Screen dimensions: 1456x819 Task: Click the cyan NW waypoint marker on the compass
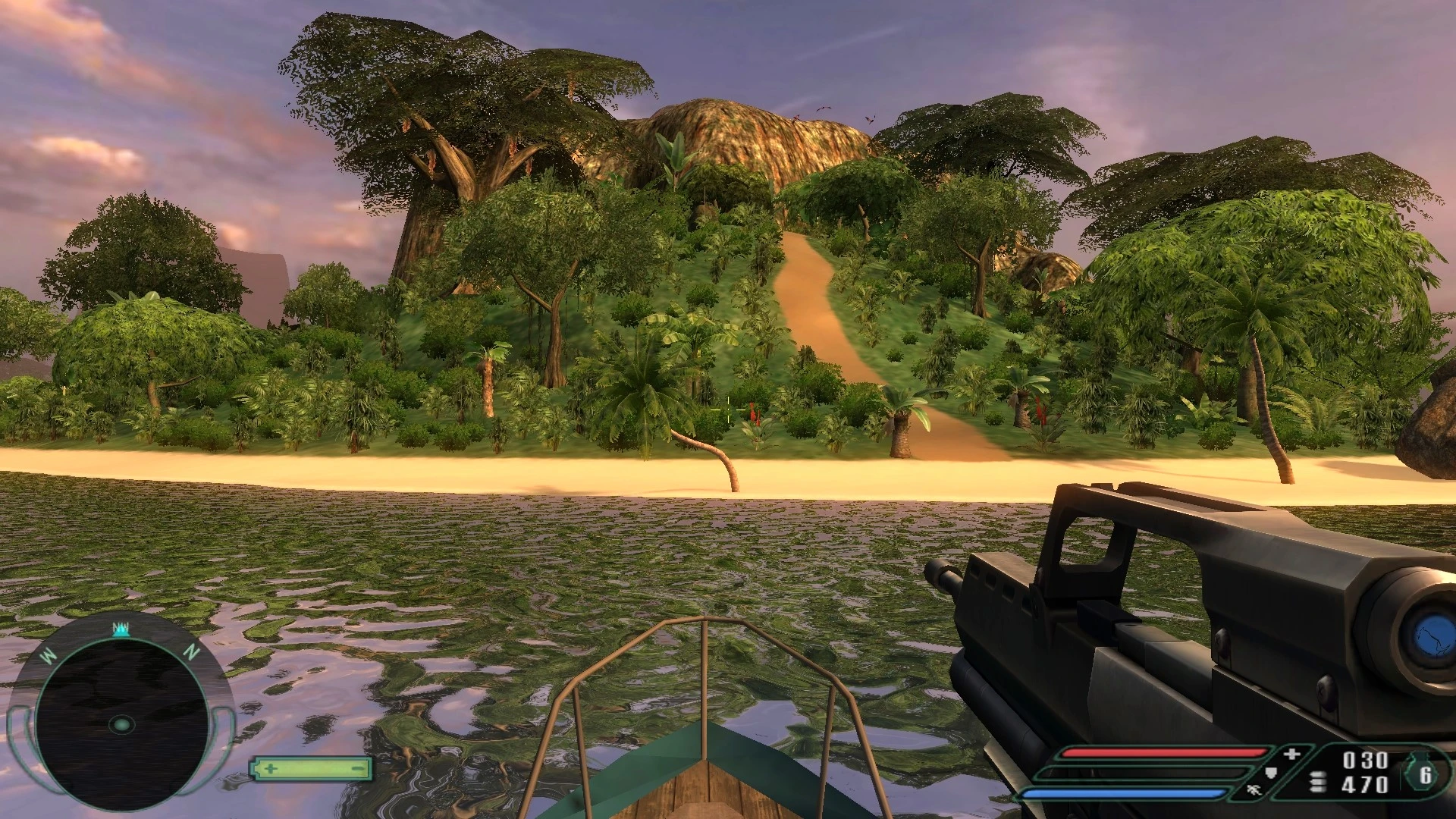[121, 630]
